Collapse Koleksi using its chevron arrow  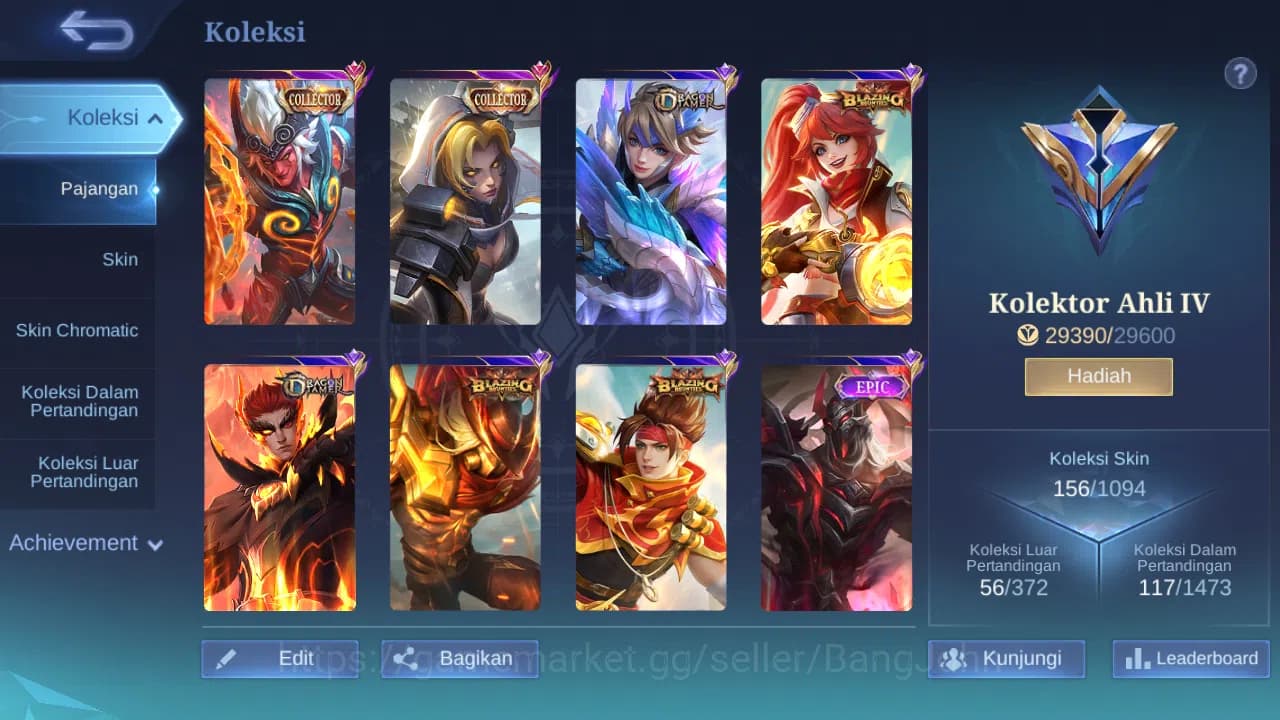pyautogui.click(x=155, y=117)
